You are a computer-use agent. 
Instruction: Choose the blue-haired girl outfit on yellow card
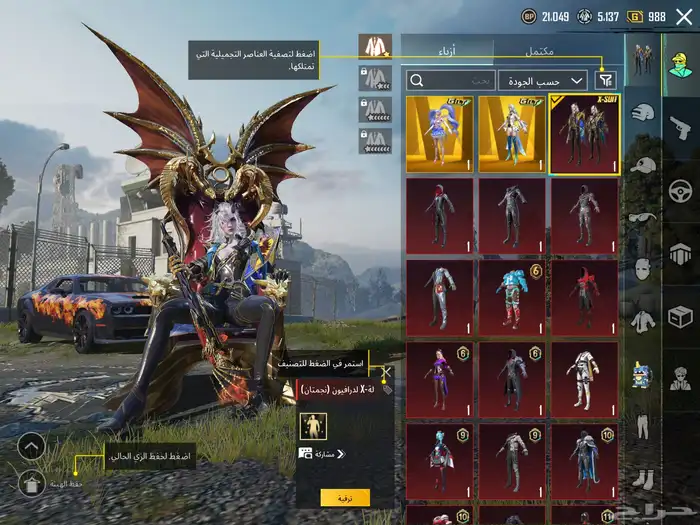[x=440, y=134]
